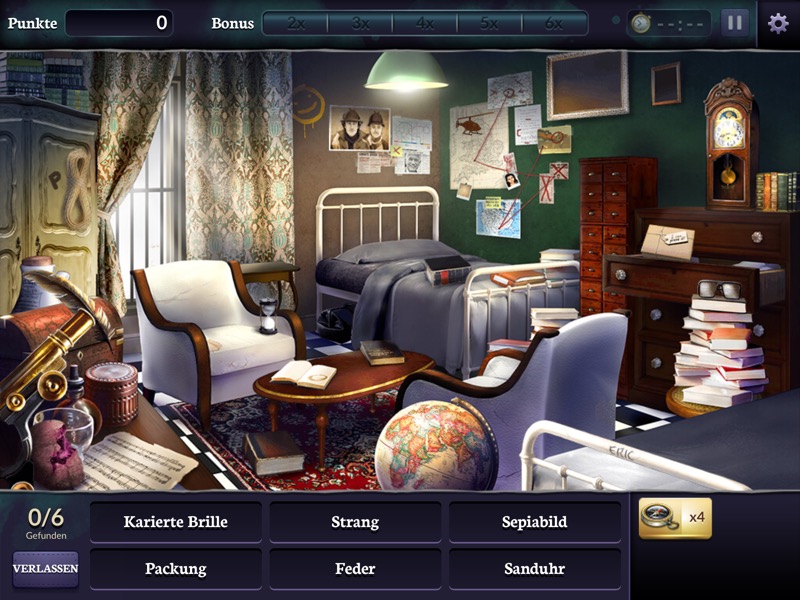This screenshot has height=600, width=800.
Task: Select the Sanduhr list entry
Action: [534, 569]
